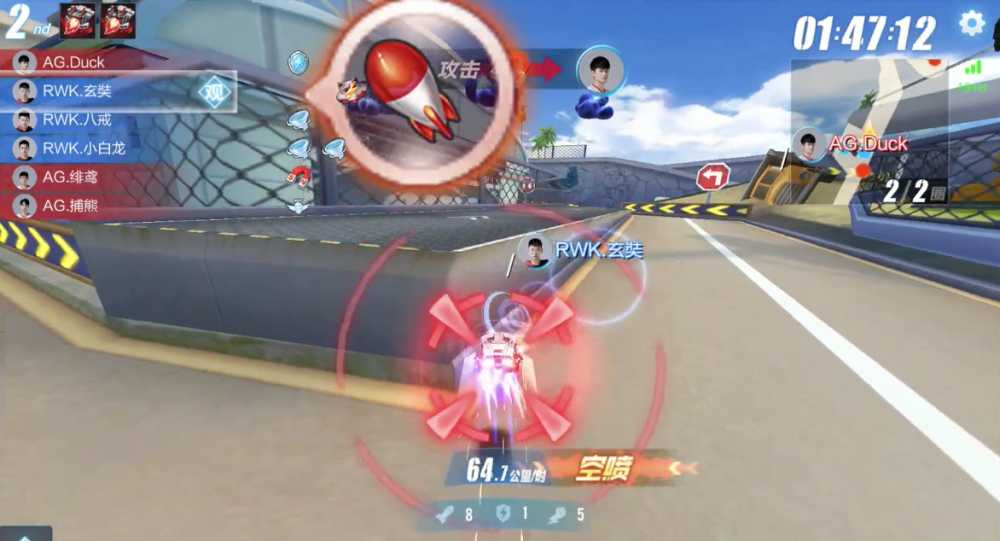Click the magnet item icon
This screenshot has width=1000, height=541.
(x=299, y=176)
